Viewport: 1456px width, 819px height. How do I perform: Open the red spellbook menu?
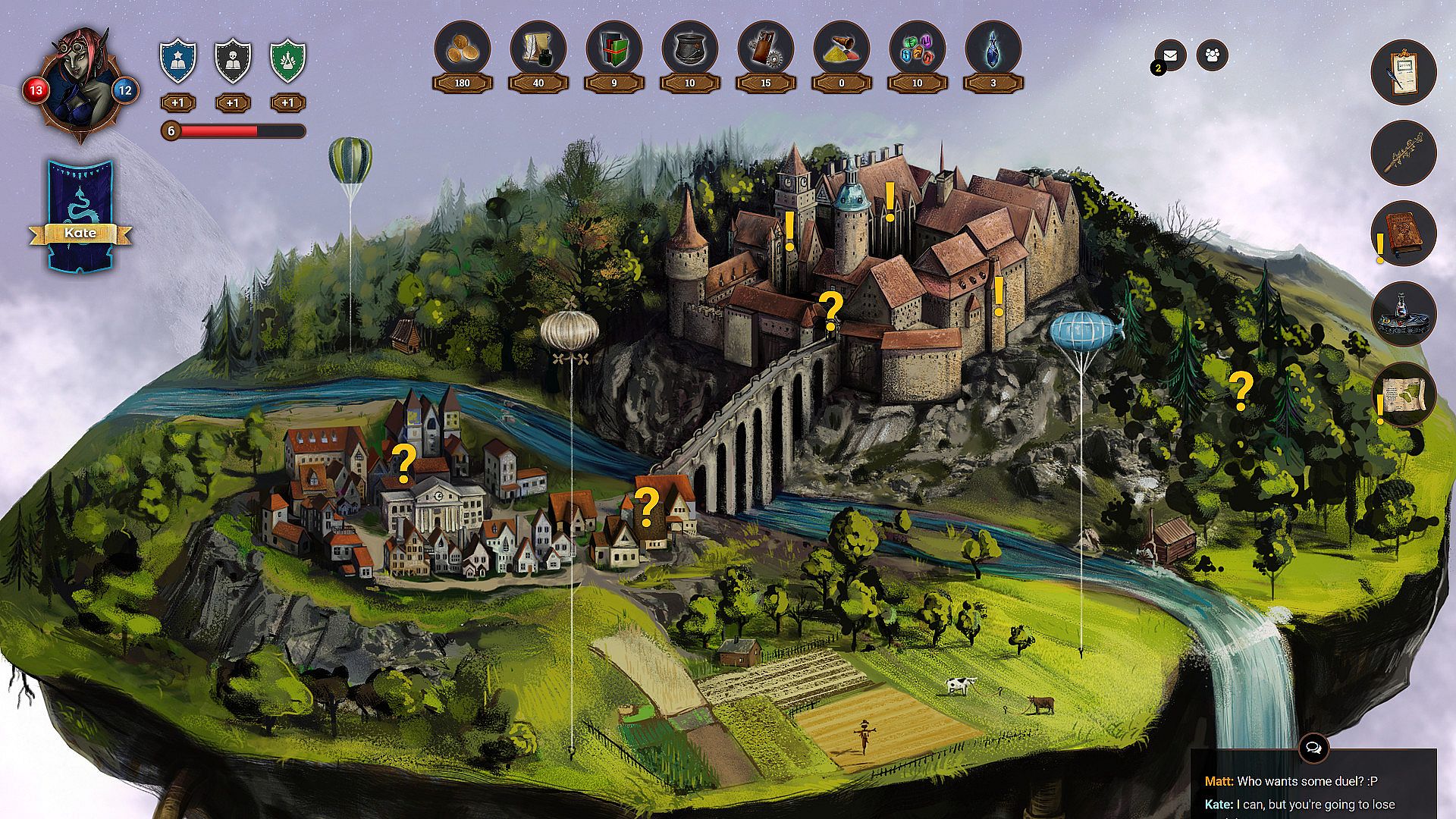(x=1403, y=233)
